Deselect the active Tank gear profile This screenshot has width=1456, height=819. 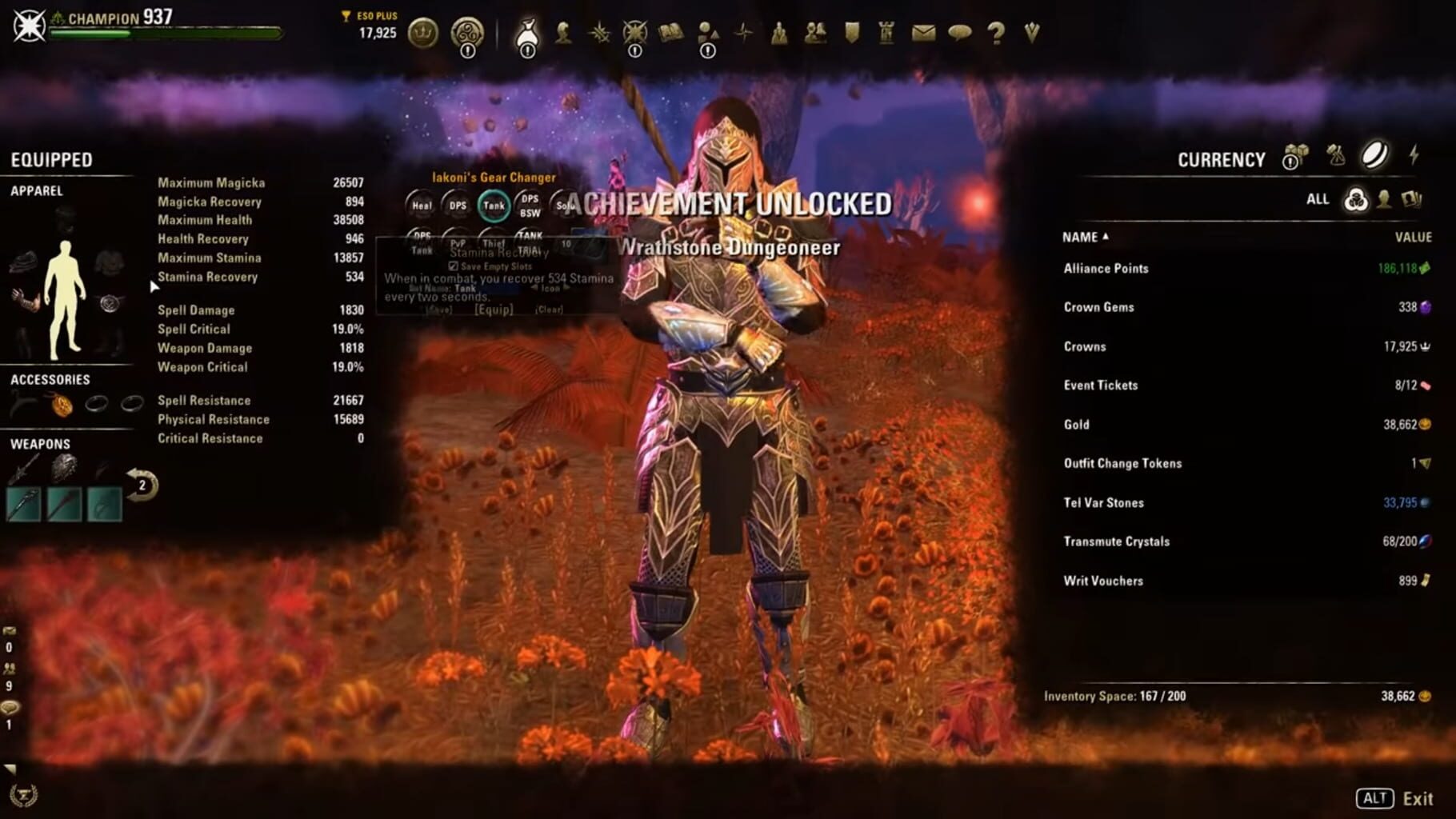tap(494, 206)
